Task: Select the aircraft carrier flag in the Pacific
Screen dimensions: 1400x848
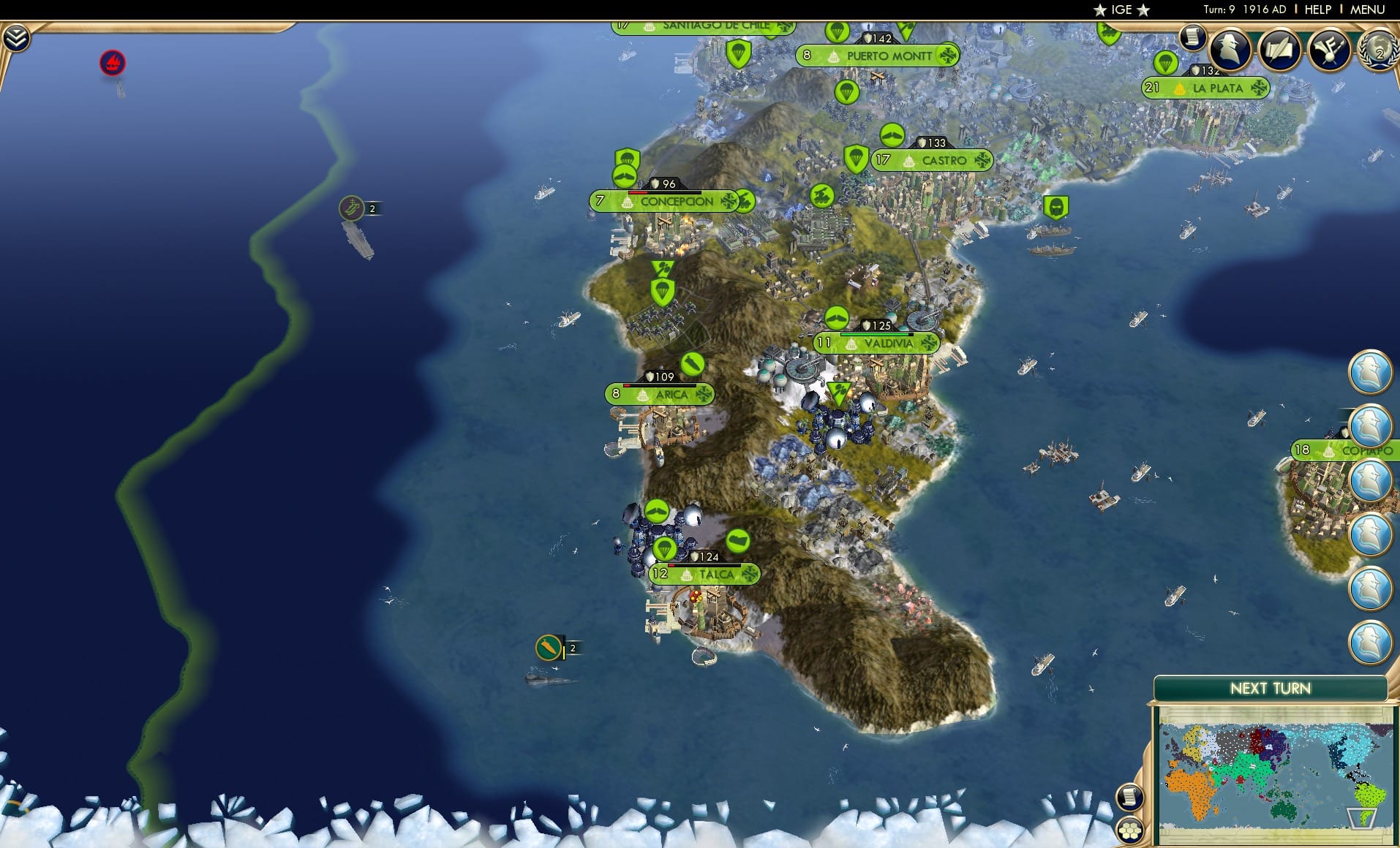Action: 351,208
